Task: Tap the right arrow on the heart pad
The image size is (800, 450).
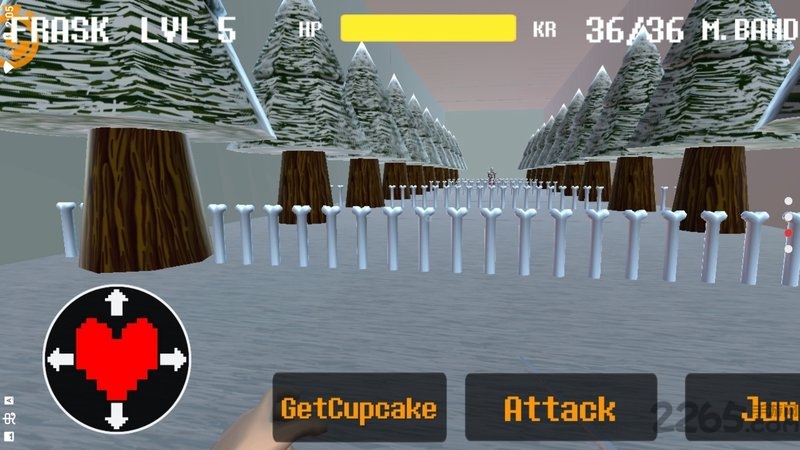Action: click(x=175, y=358)
